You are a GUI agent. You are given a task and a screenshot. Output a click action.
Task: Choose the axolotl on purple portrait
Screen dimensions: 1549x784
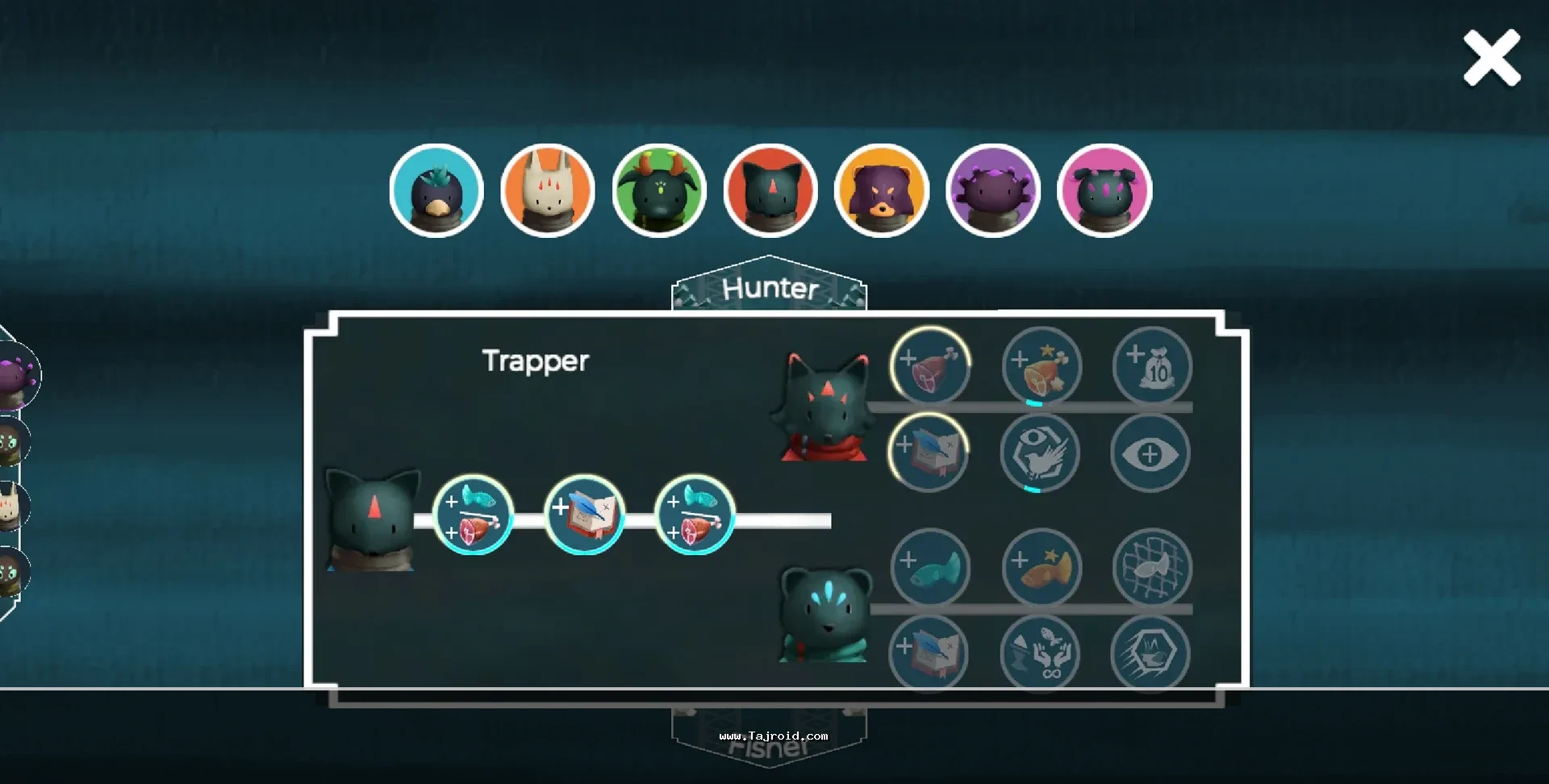point(993,191)
